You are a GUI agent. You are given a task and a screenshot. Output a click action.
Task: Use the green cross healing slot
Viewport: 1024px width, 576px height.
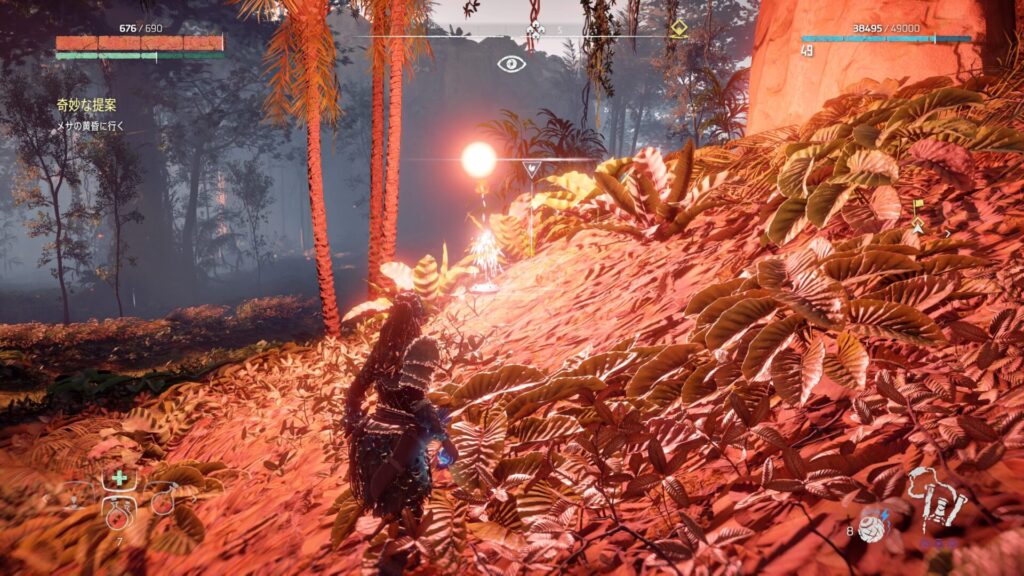[119, 478]
